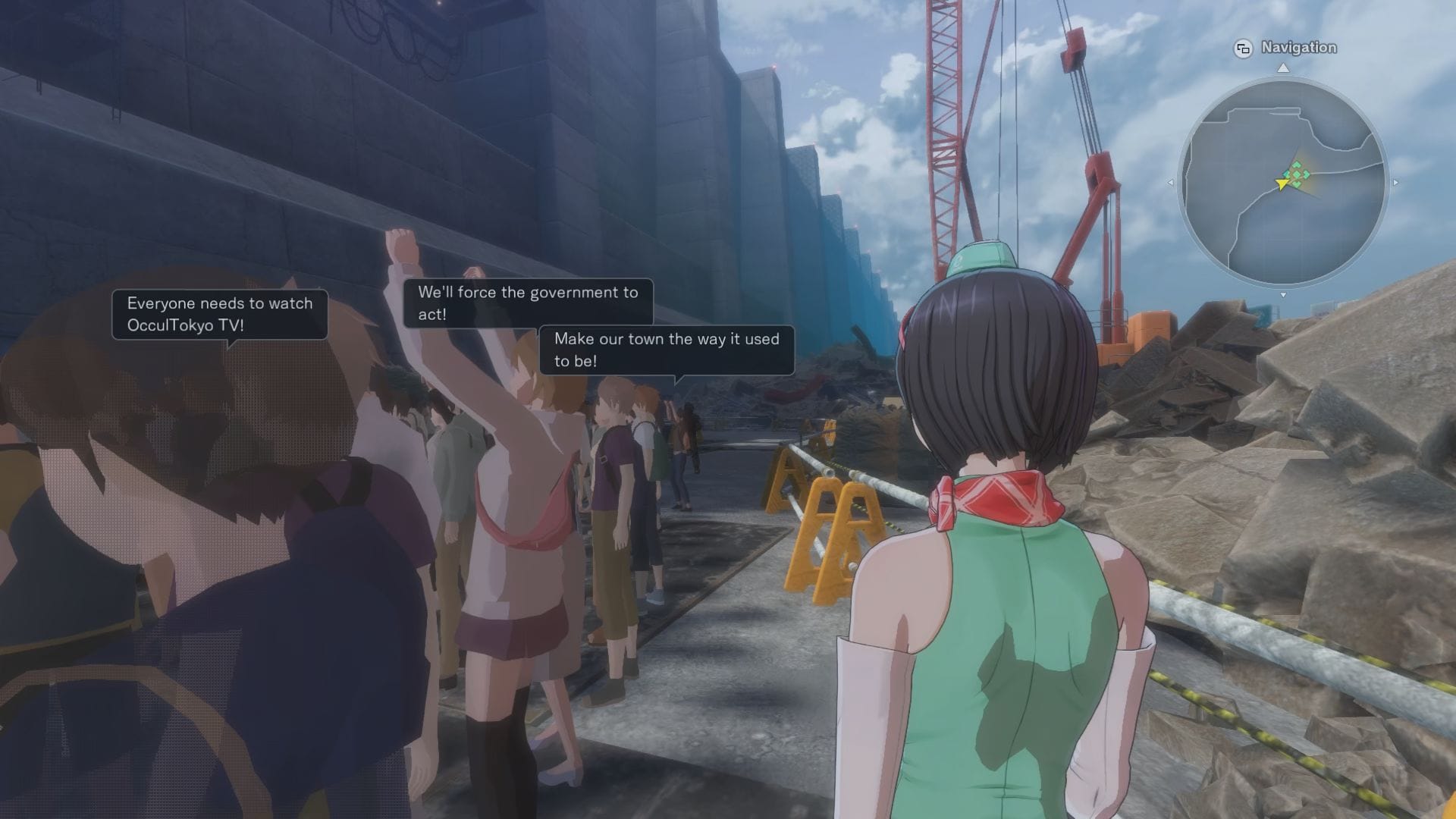This screenshot has width=1456, height=819.
Task: Click the yellow player arrow on minimap
Action: coord(1282,184)
